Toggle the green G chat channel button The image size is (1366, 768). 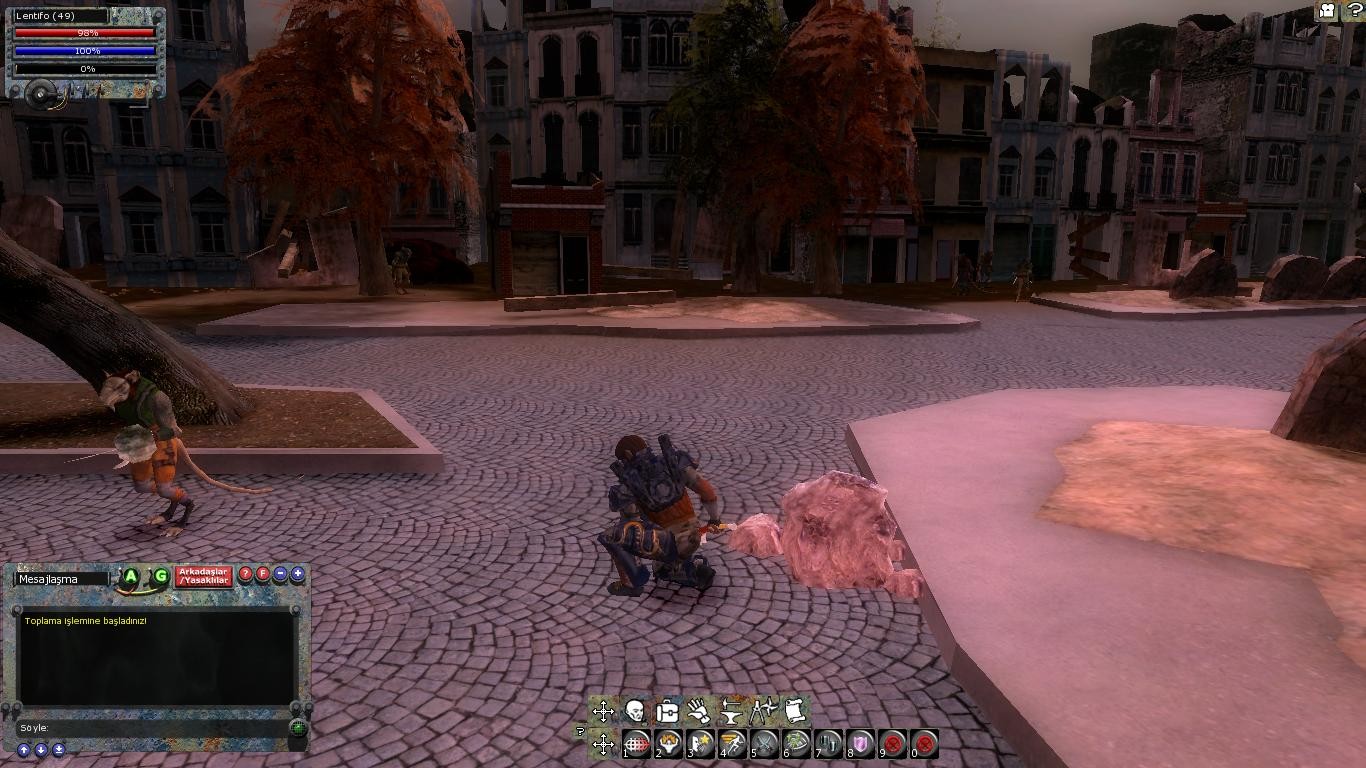click(160, 576)
